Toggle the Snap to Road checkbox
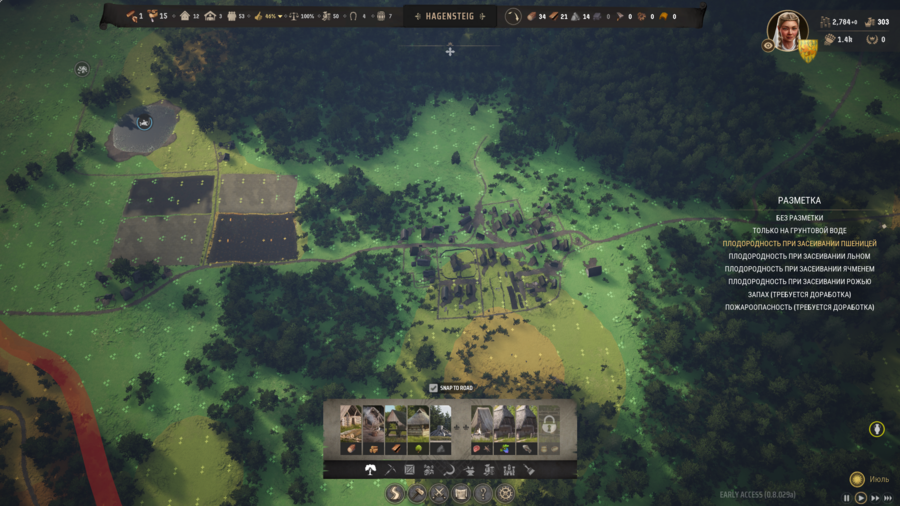This screenshot has width=900, height=506. coord(433,388)
